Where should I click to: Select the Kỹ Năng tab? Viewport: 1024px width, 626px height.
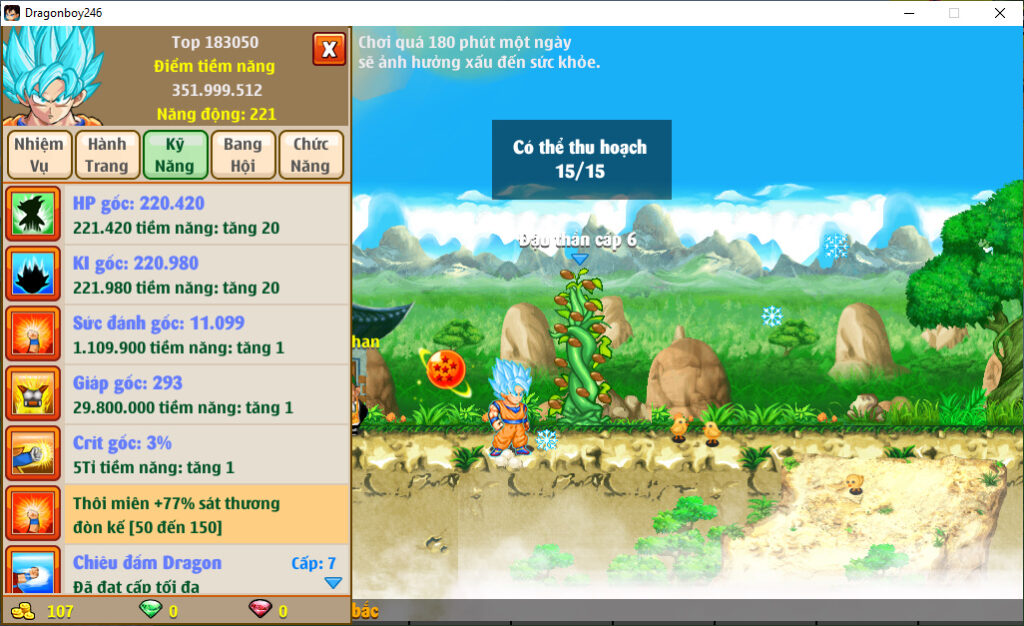pyautogui.click(x=175, y=155)
